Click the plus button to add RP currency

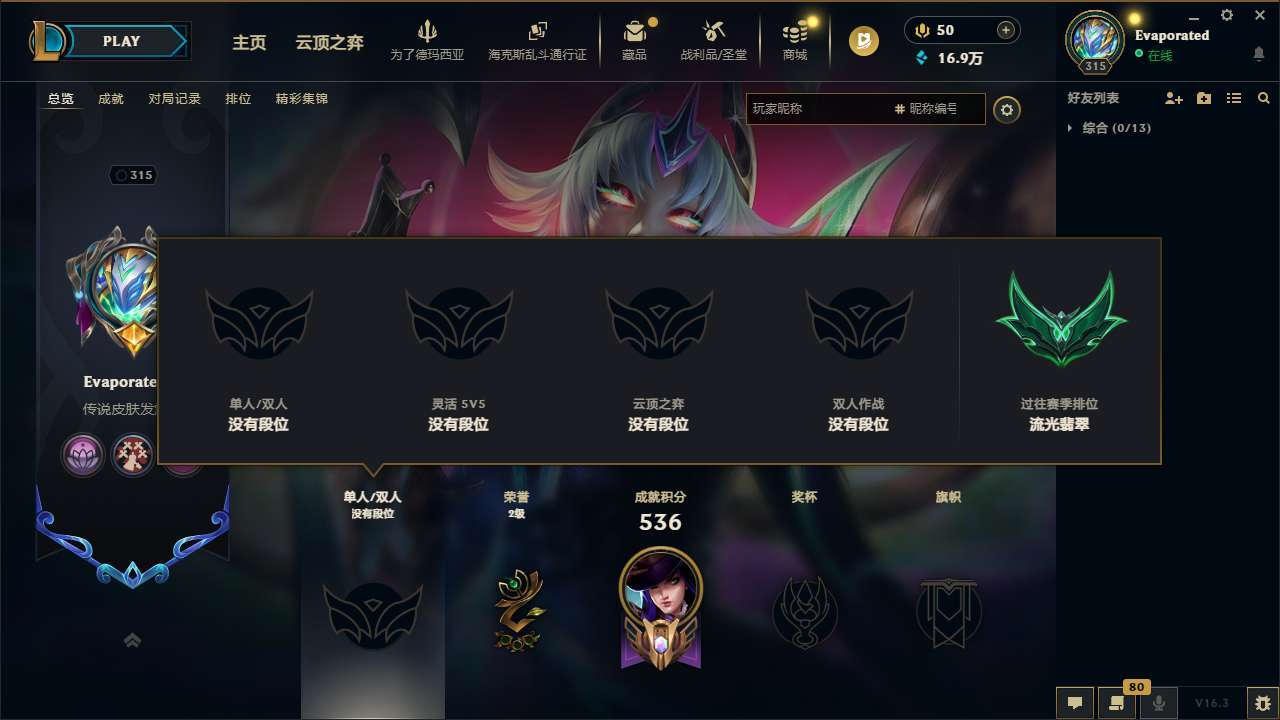(1007, 30)
